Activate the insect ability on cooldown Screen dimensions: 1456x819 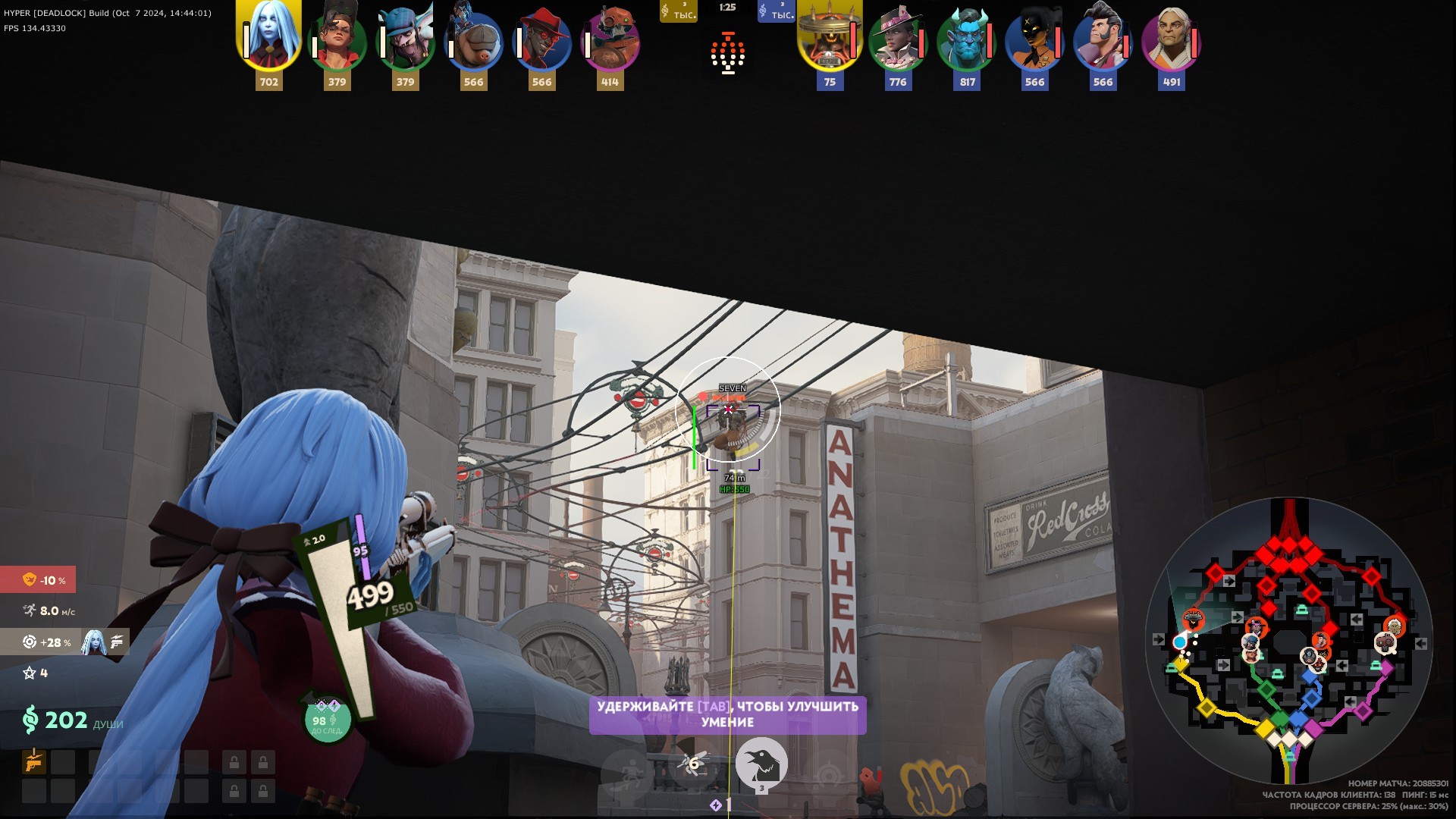pos(693,764)
